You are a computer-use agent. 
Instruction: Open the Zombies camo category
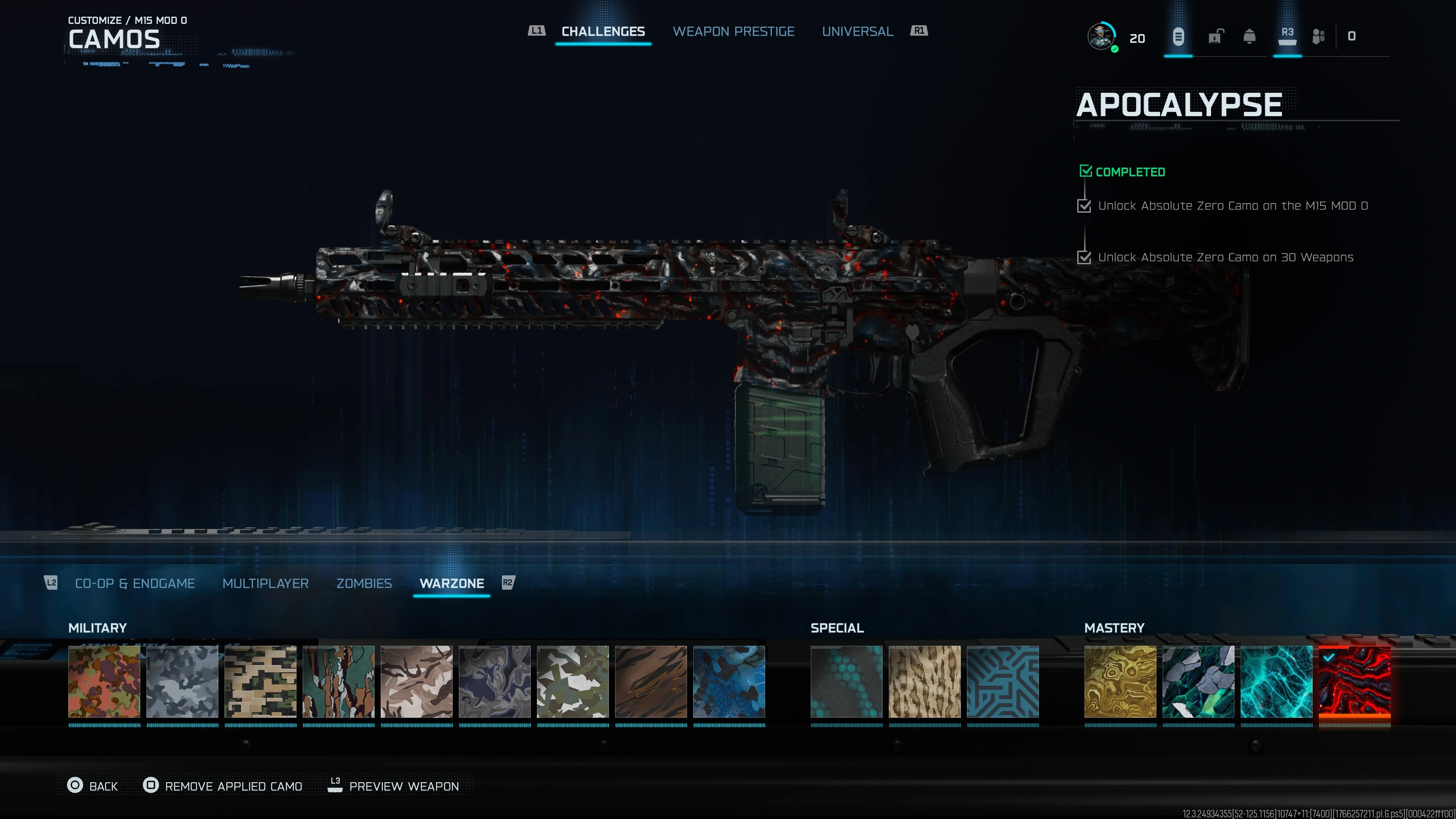[x=364, y=583]
